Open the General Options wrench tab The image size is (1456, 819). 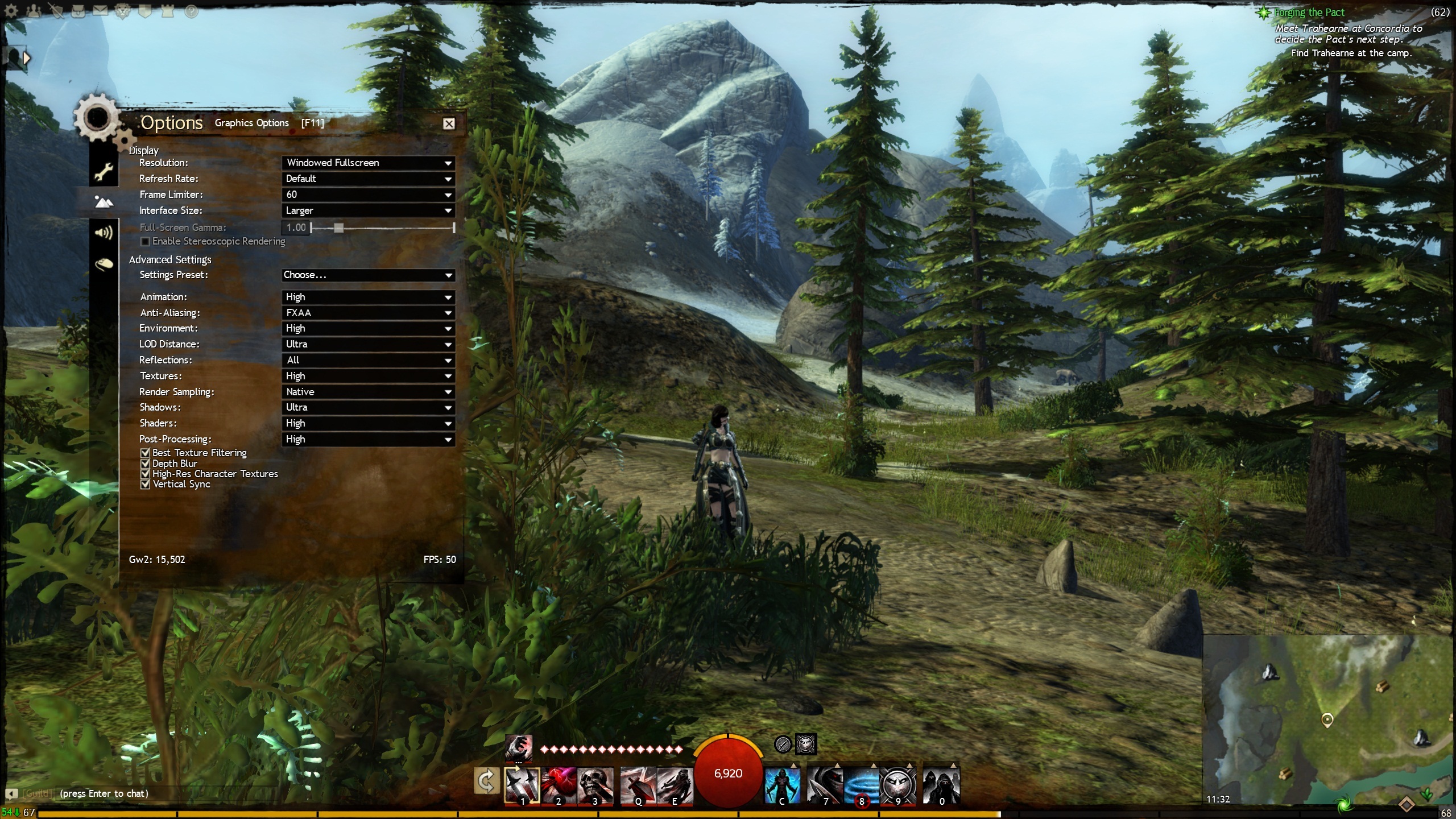[x=104, y=171]
